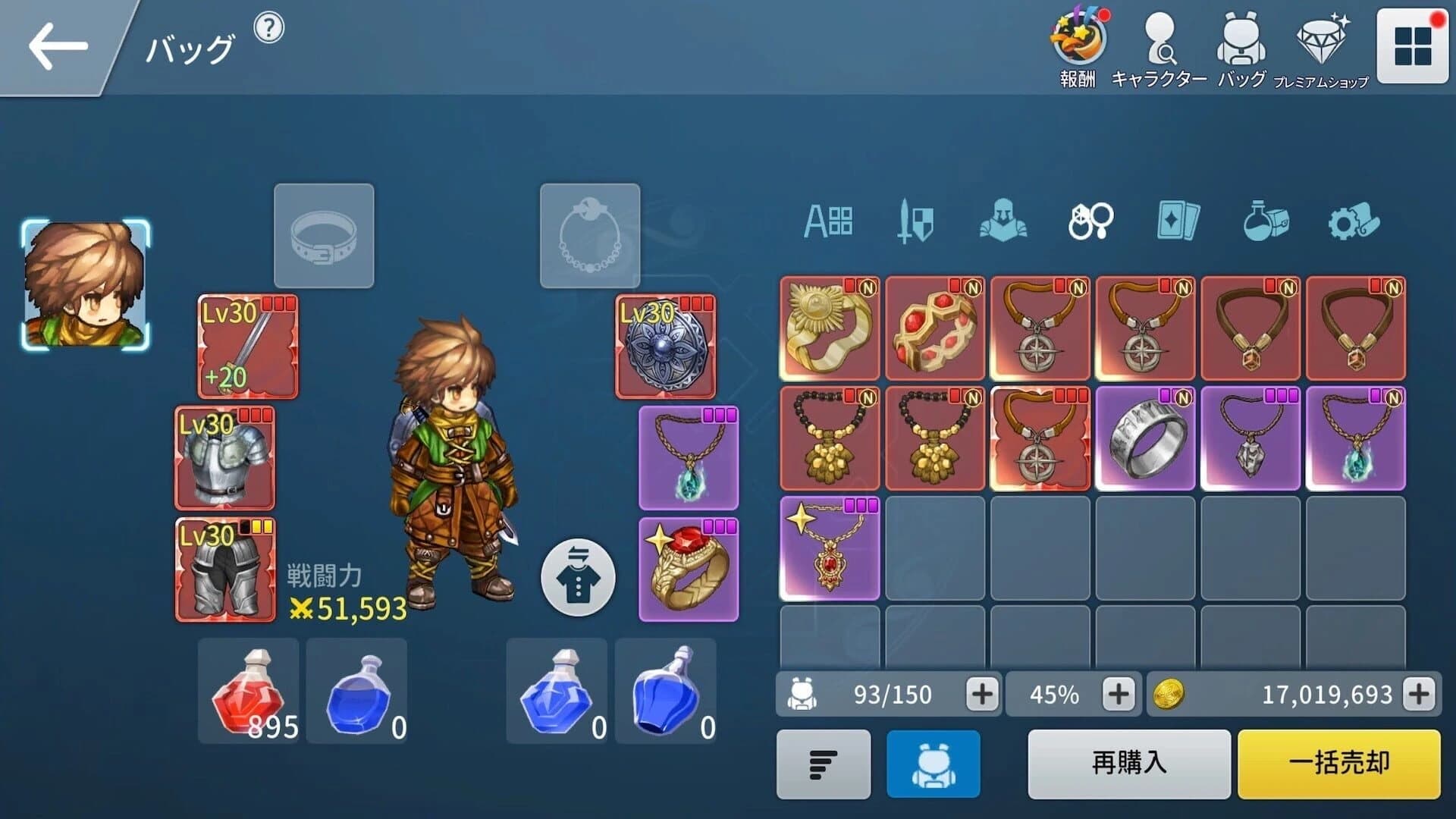
Task: Select the accessories category tab icon
Action: 1090,221
